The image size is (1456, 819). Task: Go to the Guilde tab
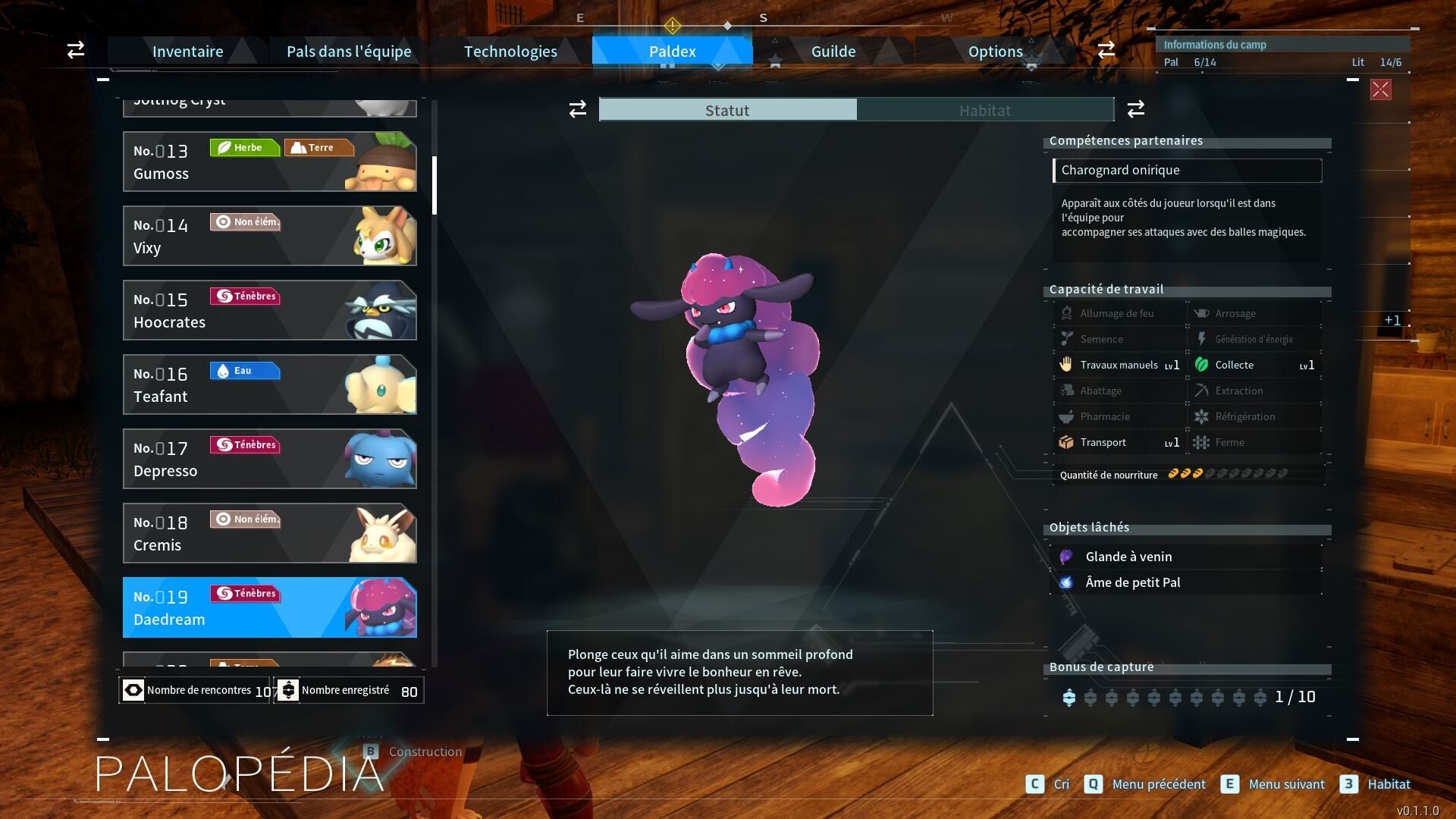coord(833,52)
